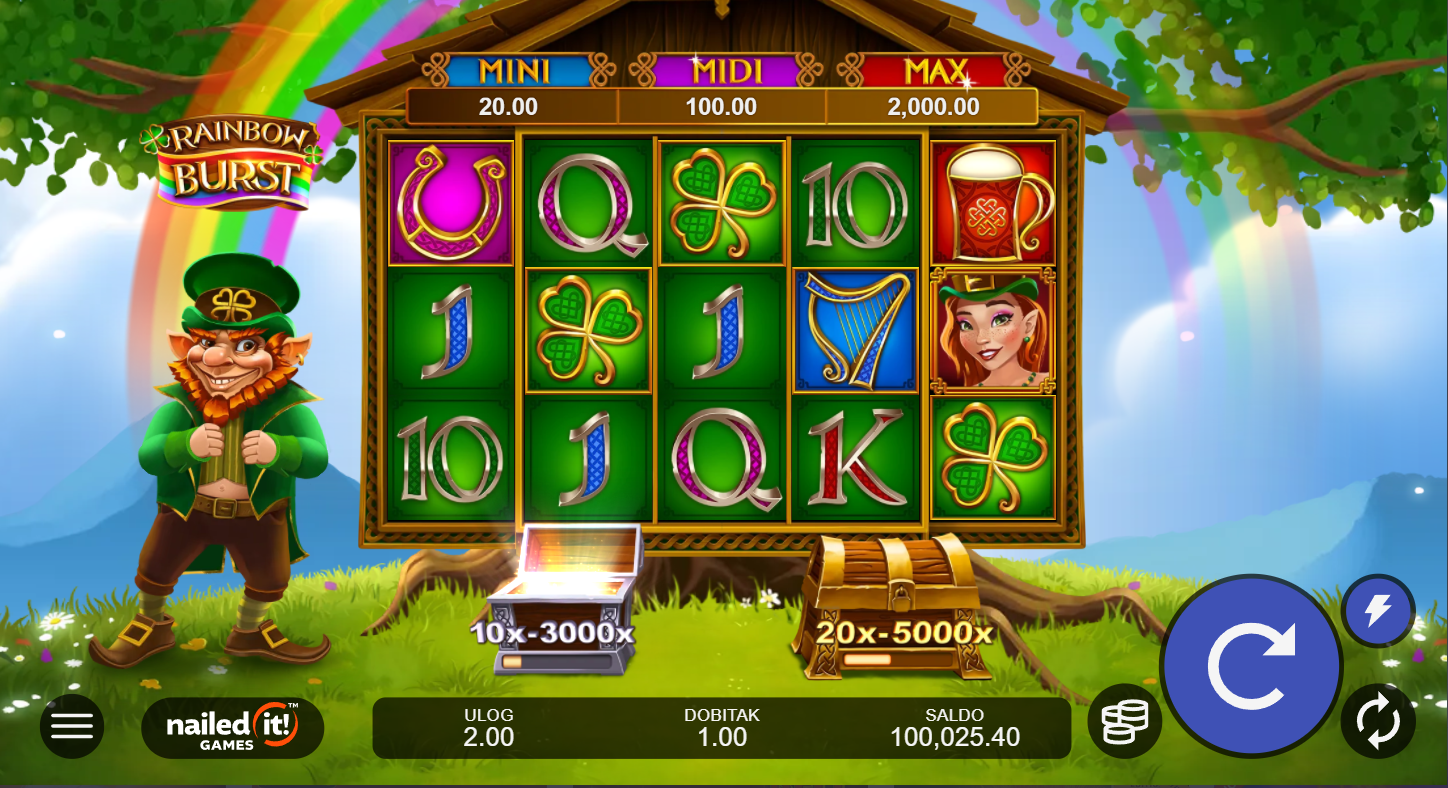Toggle turbo mode with the lightning bolt
Screen dimensions: 1448x788
point(1378,610)
